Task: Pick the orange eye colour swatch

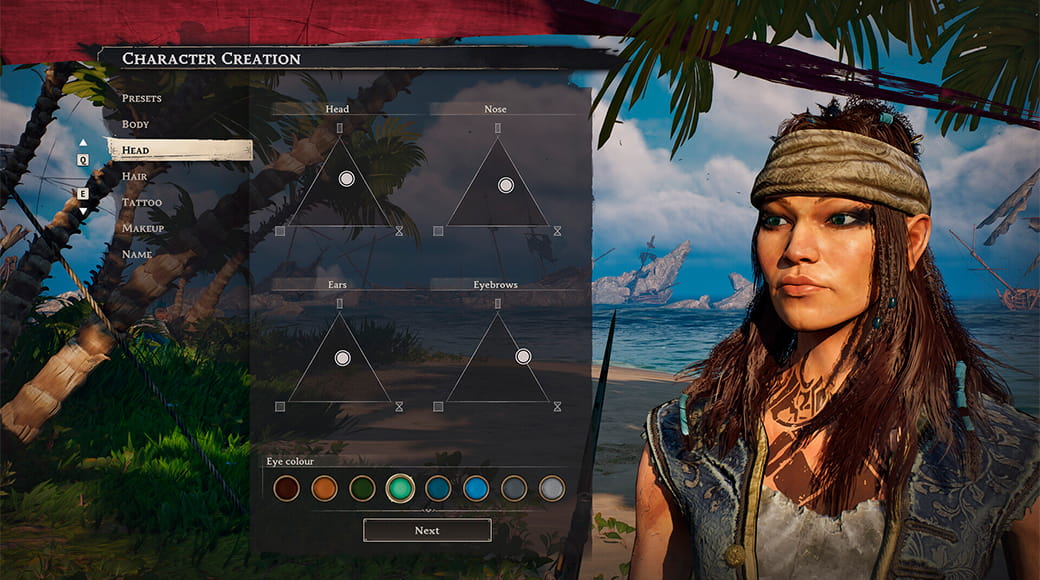Action: [x=324, y=488]
